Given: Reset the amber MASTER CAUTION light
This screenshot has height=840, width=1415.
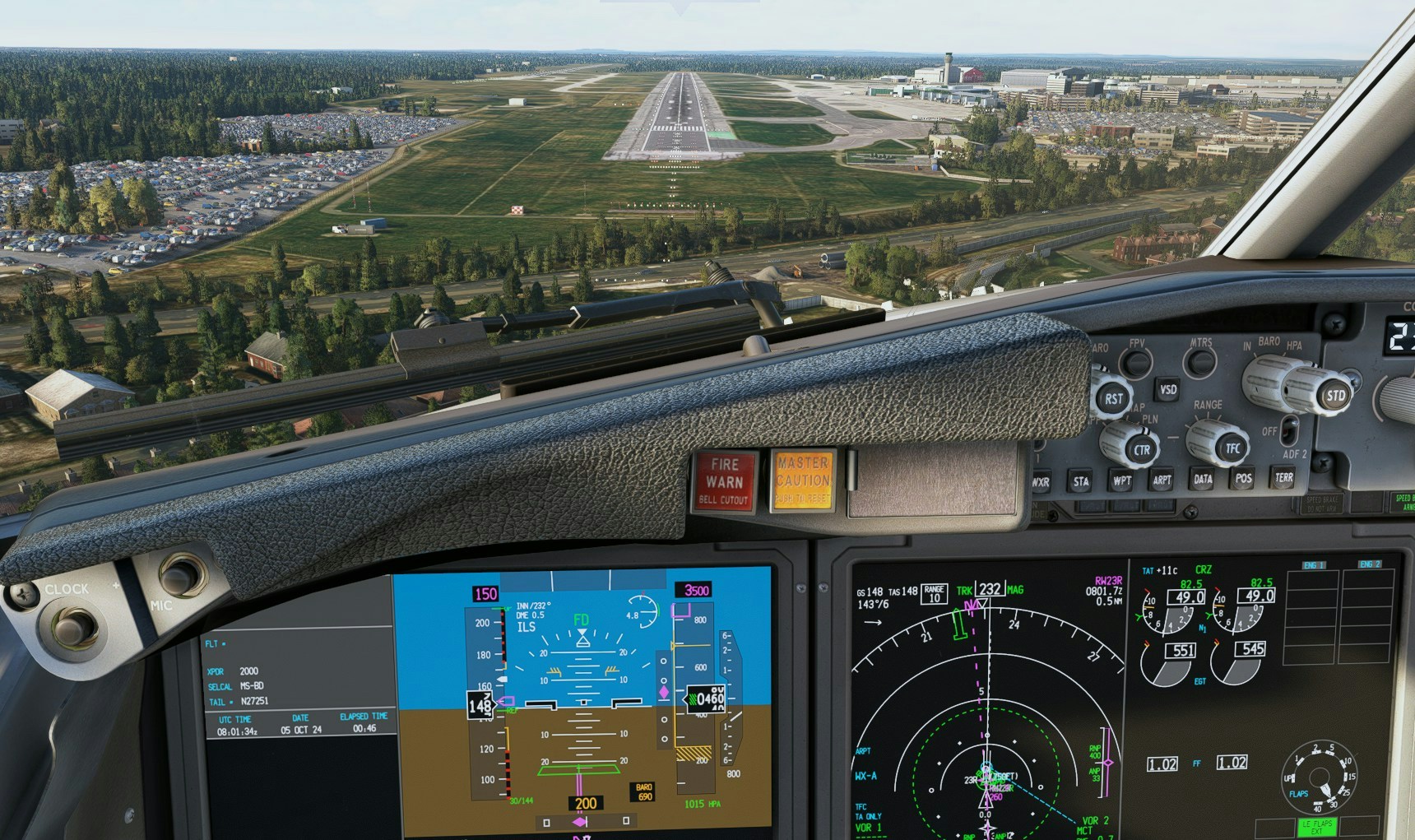Looking at the screenshot, I should point(802,480).
